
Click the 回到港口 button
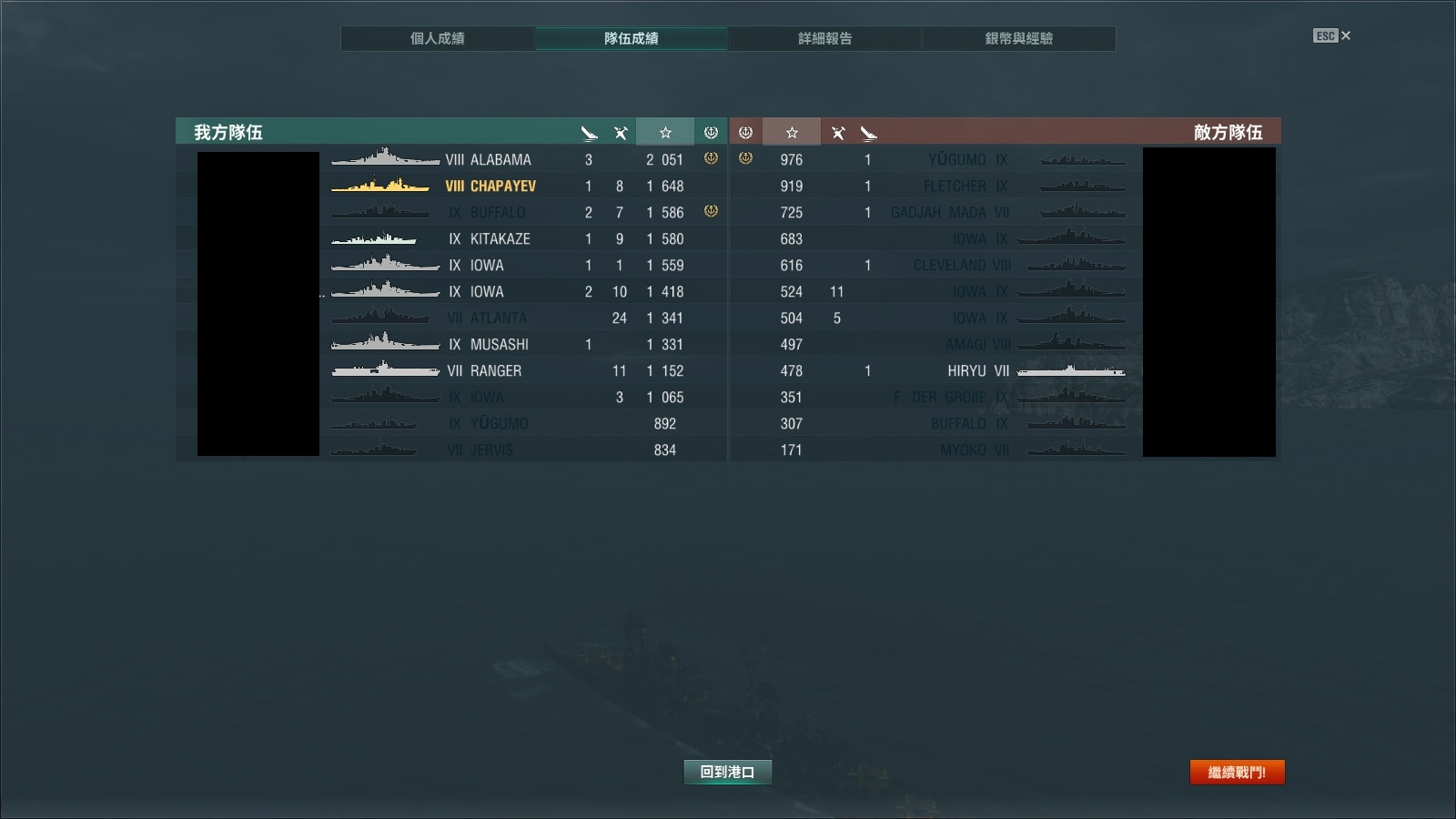click(x=727, y=772)
